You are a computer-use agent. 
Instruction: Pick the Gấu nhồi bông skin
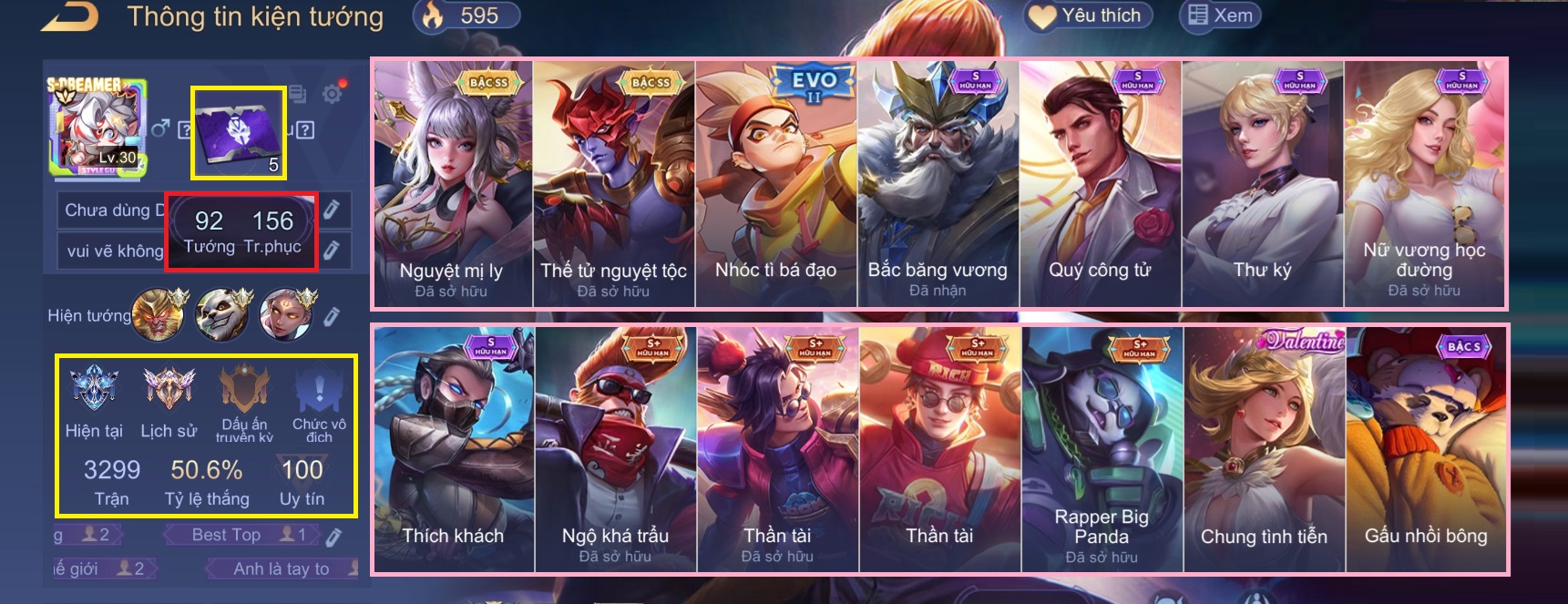[1426, 449]
